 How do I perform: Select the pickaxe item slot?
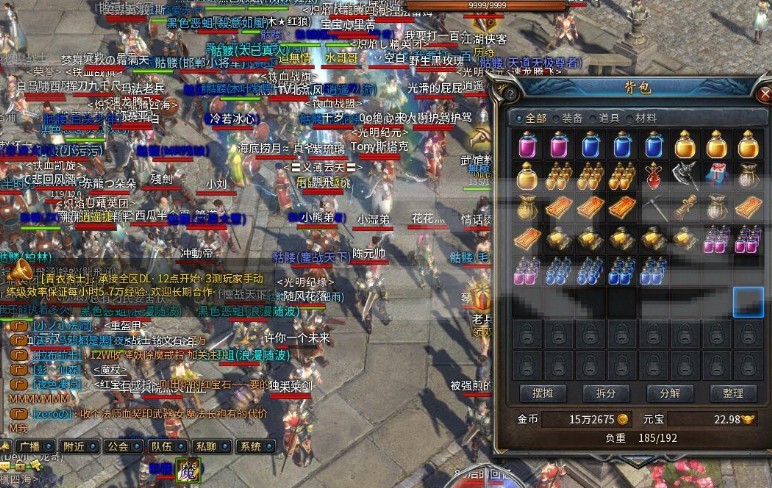(654, 208)
